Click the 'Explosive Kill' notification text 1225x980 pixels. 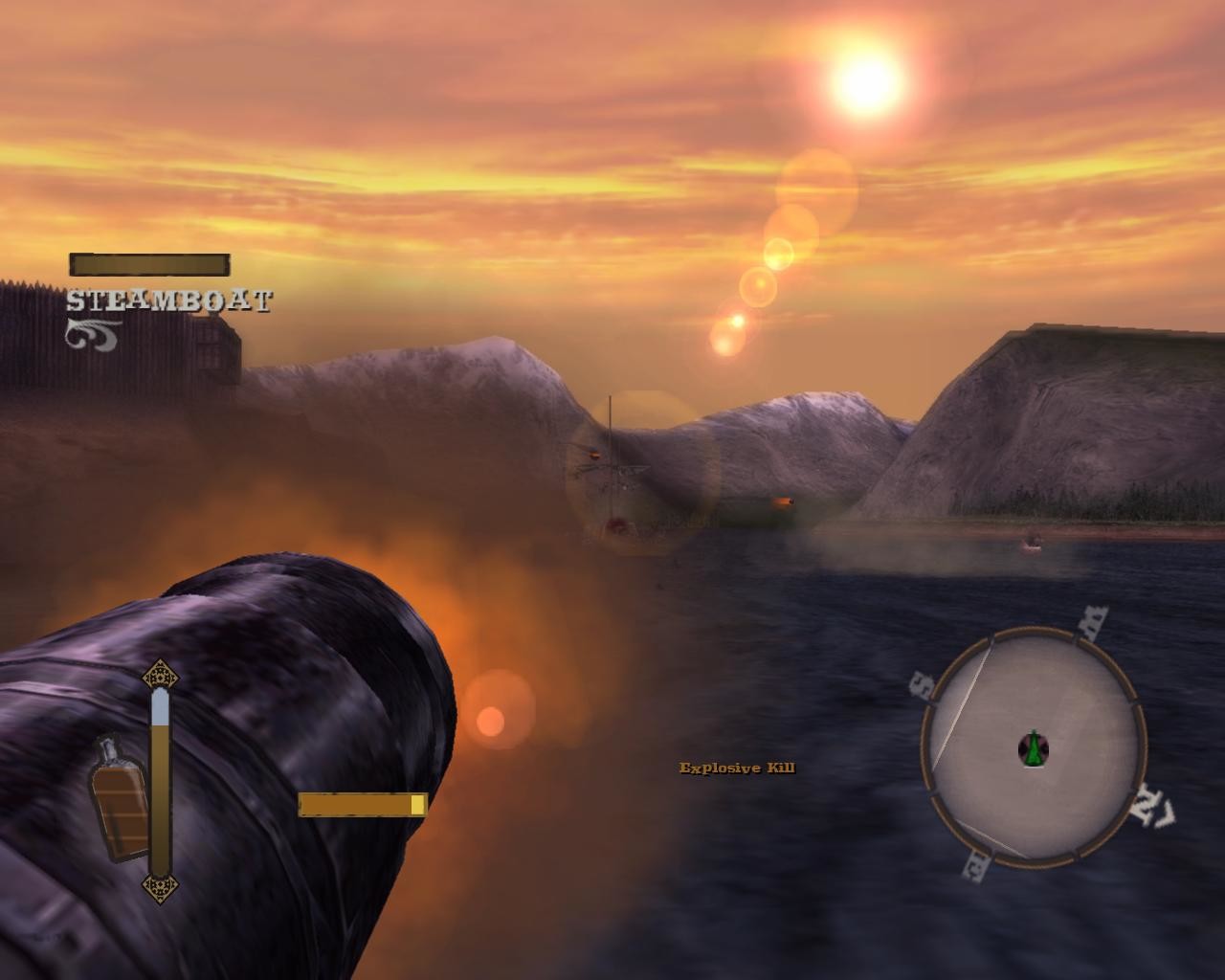pos(738,767)
